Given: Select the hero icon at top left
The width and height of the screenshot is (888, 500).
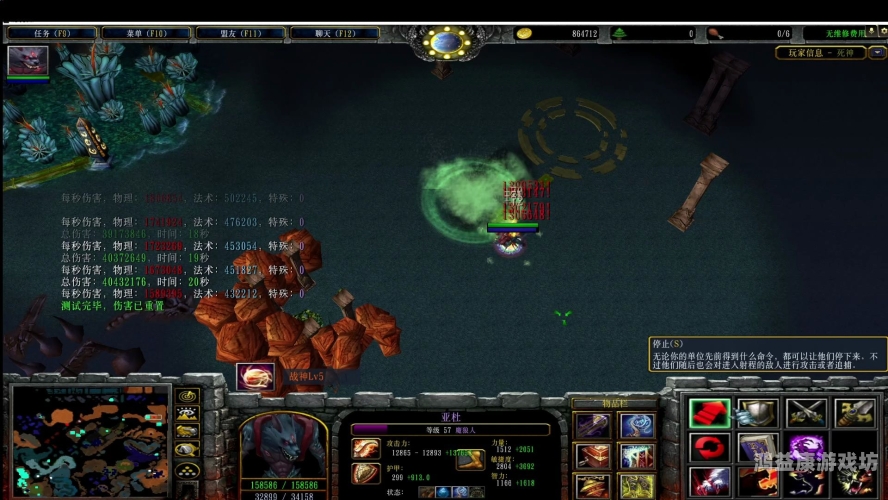Looking at the screenshot, I should (27, 60).
